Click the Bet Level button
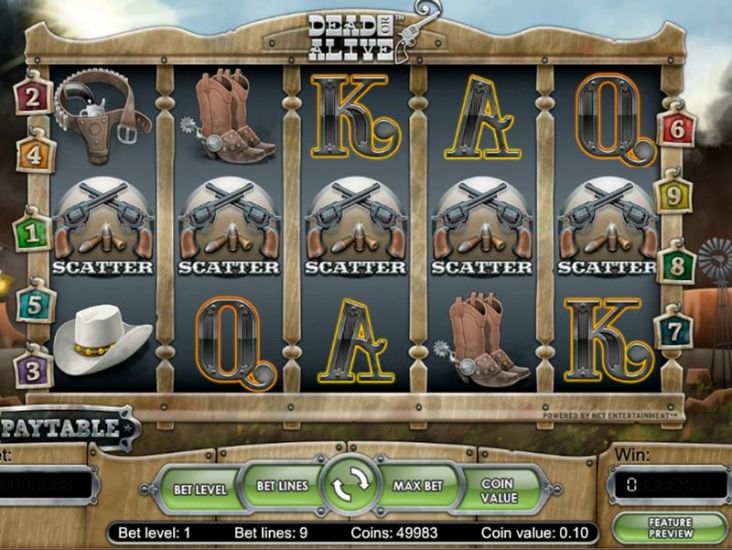The height and width of the screenshot is (550, 732). tap(201, 489)
